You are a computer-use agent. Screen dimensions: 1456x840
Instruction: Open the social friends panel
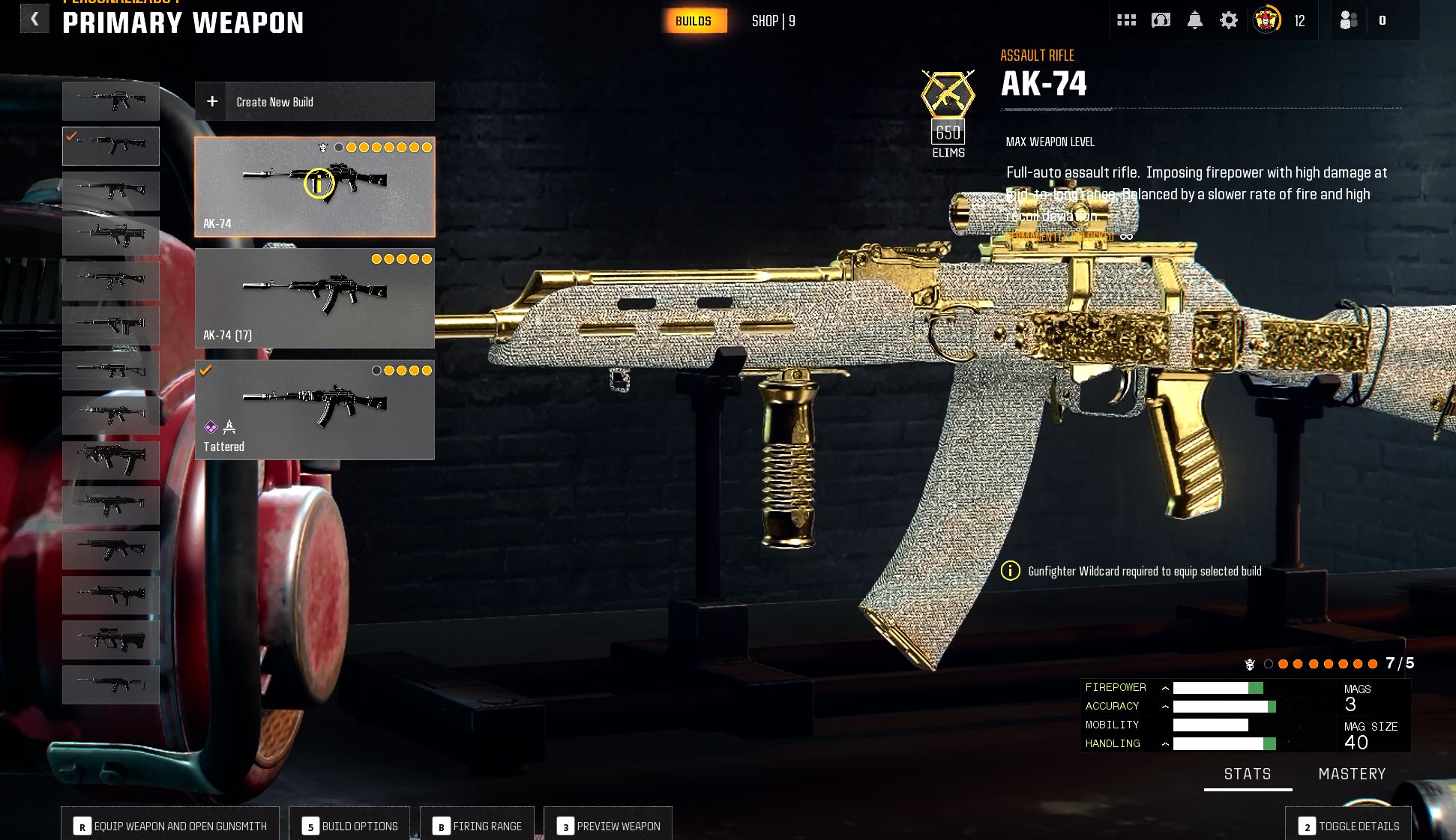click(x=1349, y=20)
